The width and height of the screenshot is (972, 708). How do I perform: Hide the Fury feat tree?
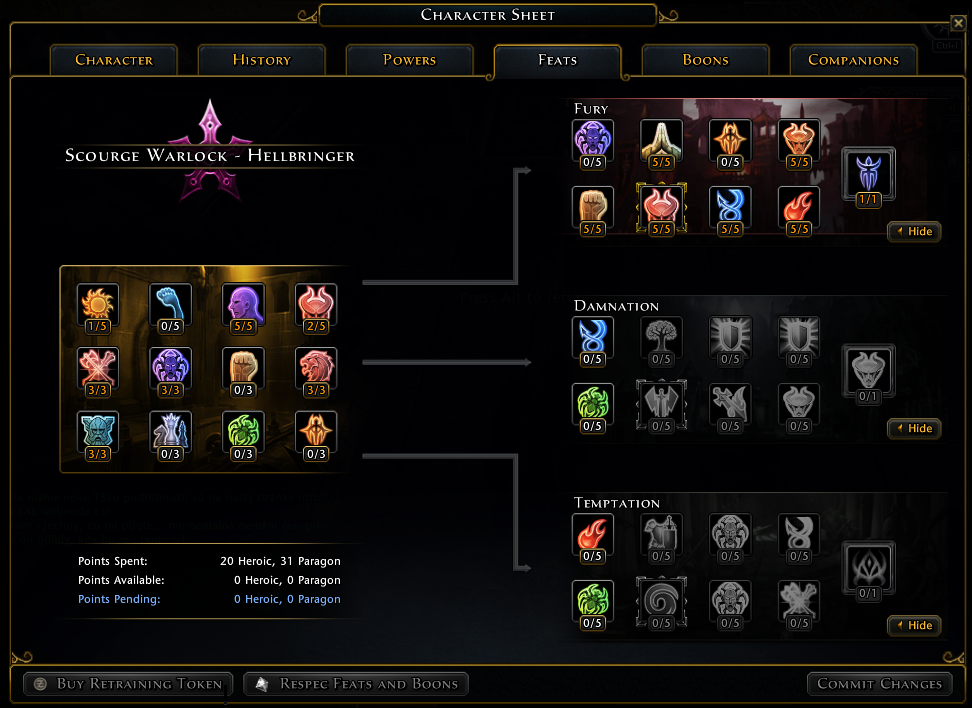[x=913, y=231]
